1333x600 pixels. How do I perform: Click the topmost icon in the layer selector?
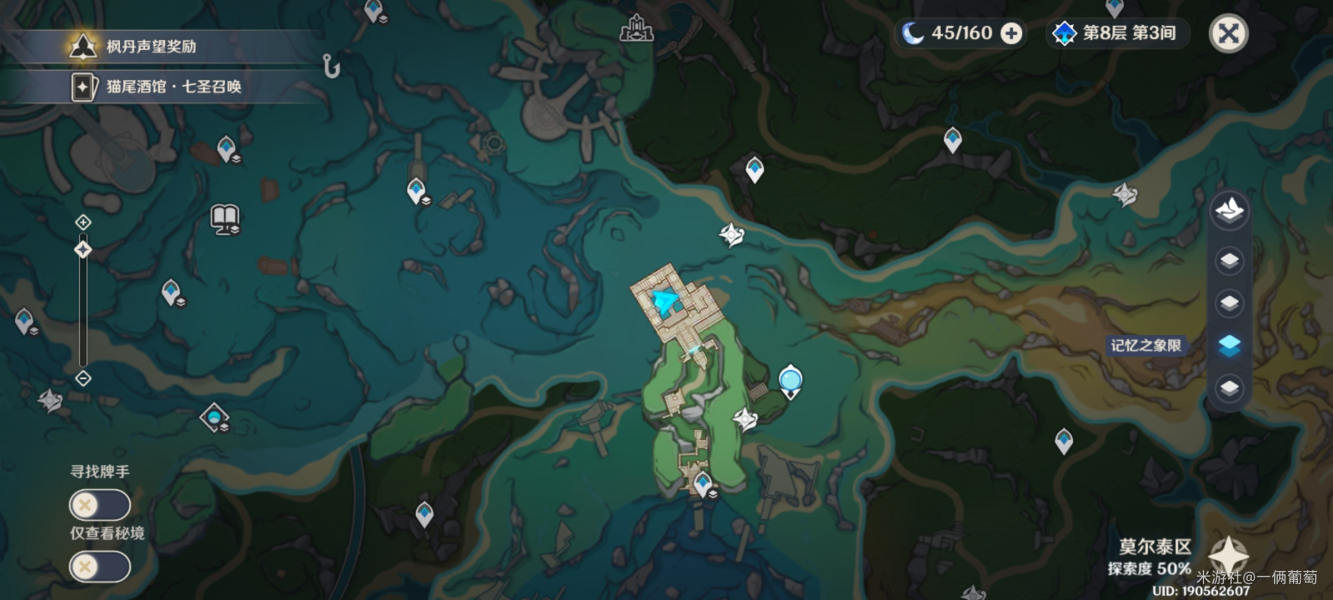click(x=1229, y=210)
